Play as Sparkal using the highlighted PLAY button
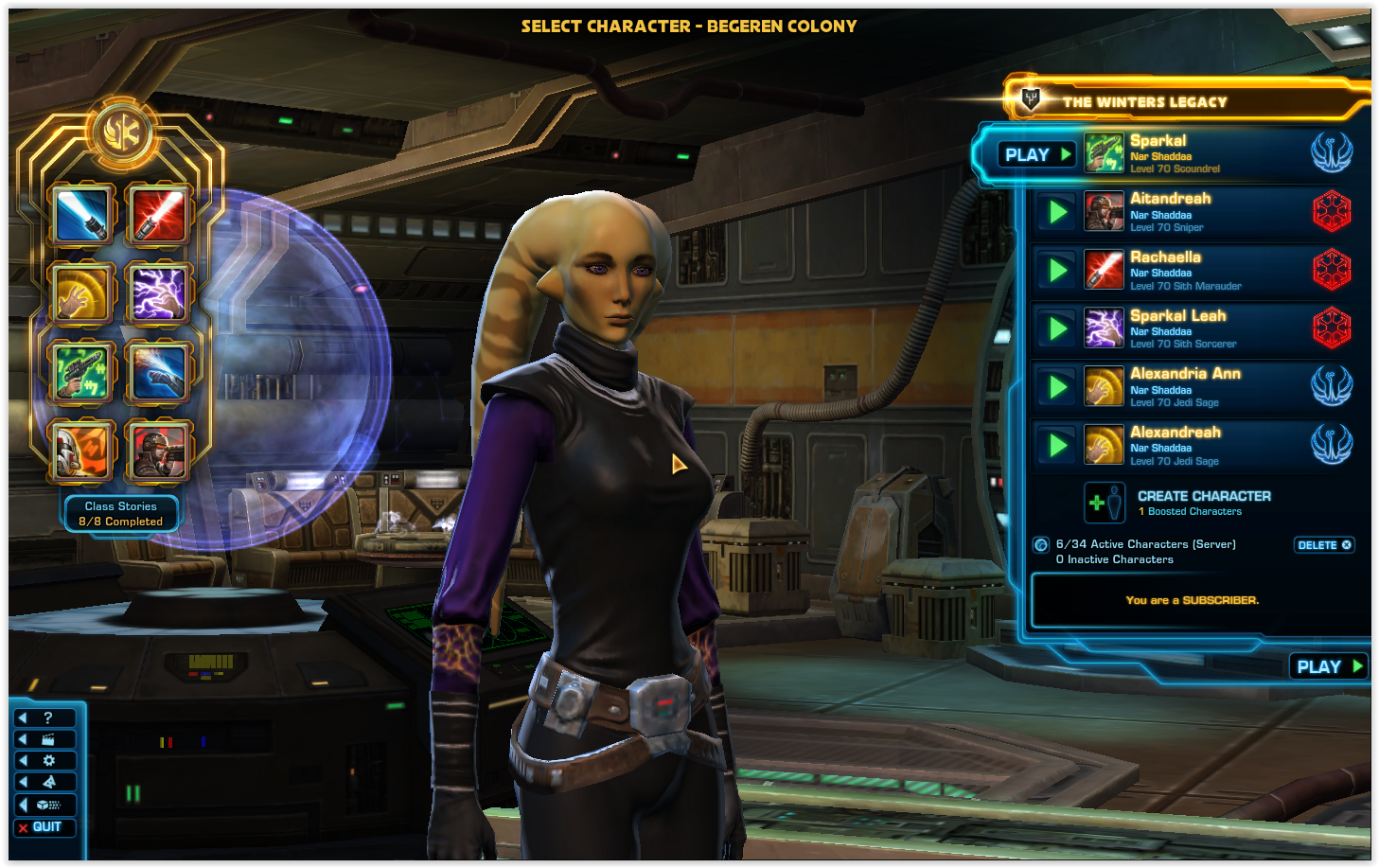The width and height of the screenshot is (1379, 868). click(x=1037, y=154)
